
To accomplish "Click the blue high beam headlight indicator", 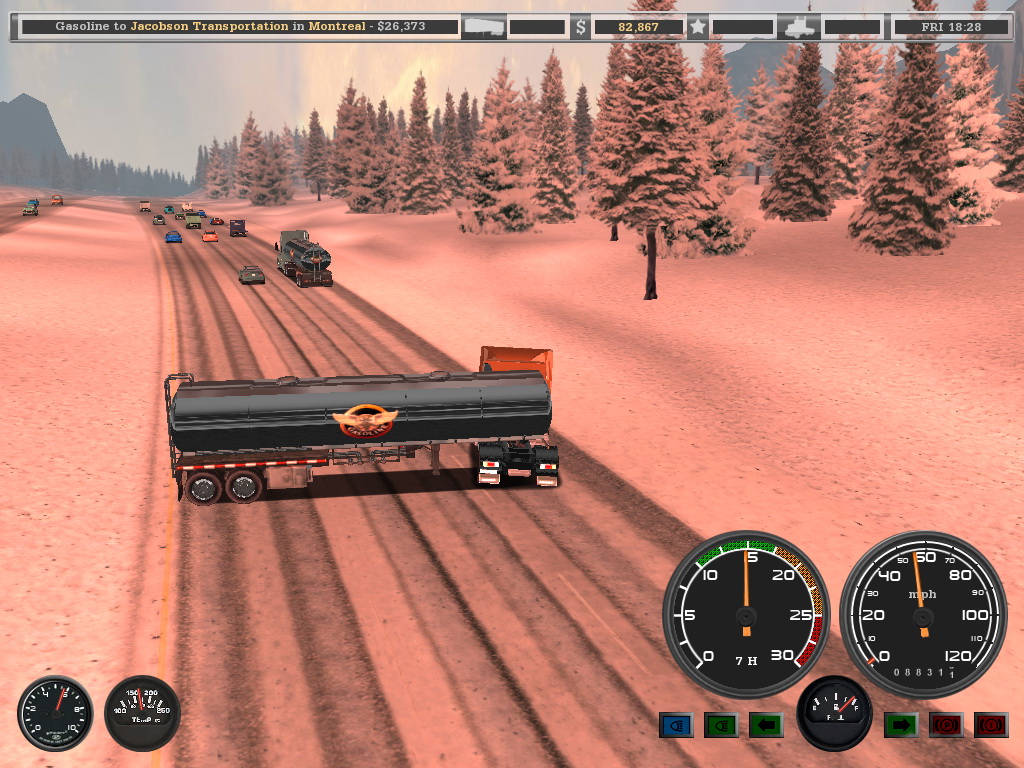I will 676,725.
